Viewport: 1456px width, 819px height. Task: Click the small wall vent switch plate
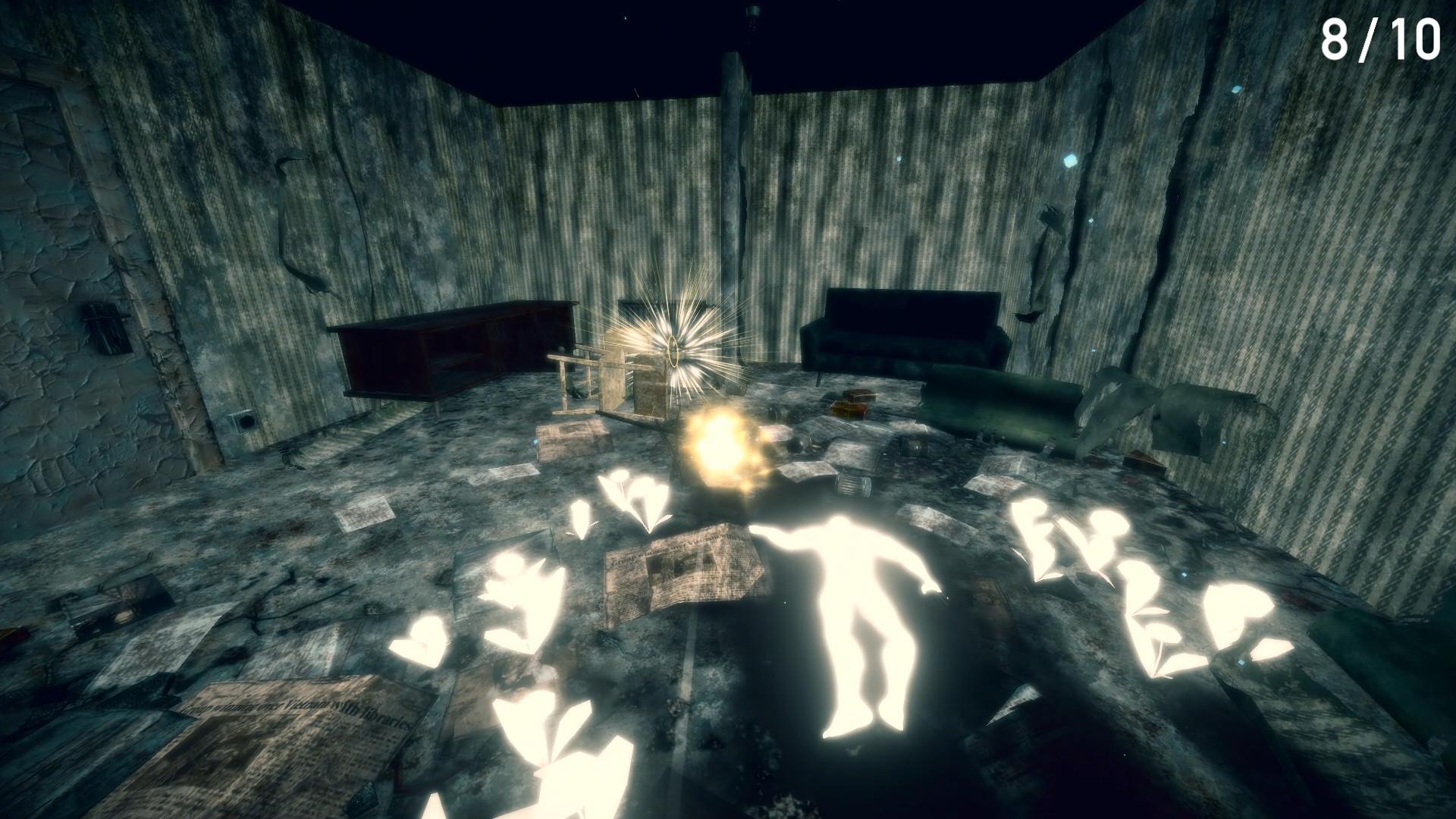[x=243, y=421]
